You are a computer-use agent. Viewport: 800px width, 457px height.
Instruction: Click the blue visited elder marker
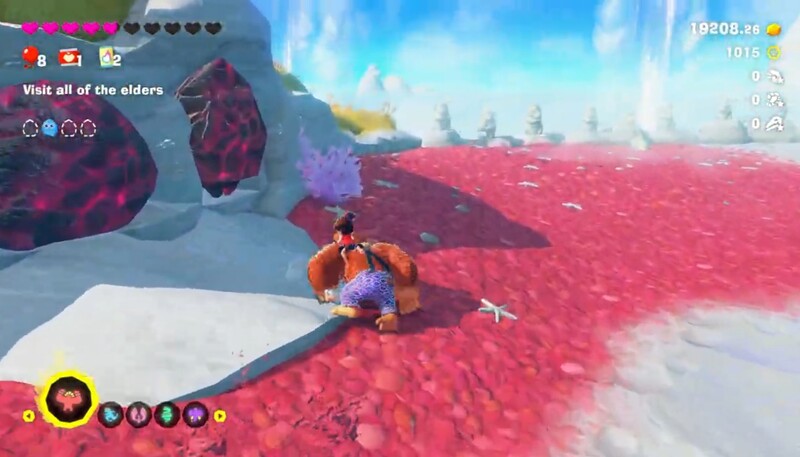click(x=49, y=127)
